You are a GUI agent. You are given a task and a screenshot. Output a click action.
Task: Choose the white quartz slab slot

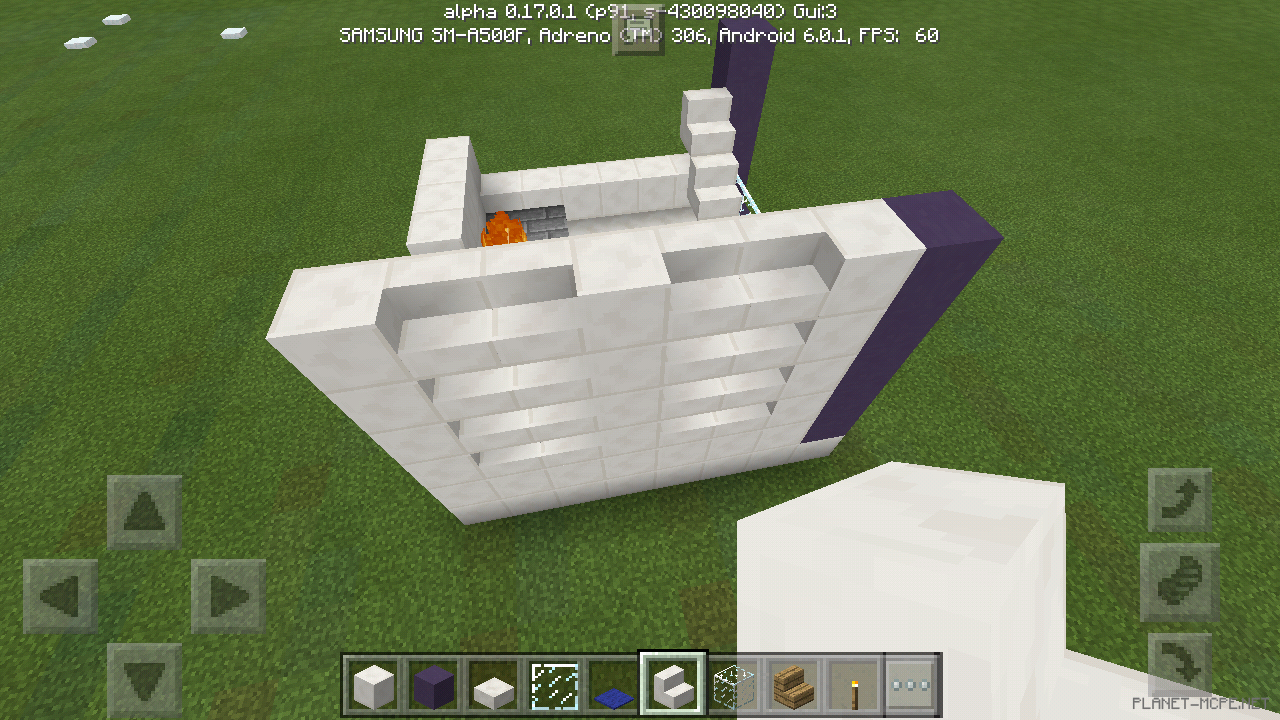tap(493, 687)
